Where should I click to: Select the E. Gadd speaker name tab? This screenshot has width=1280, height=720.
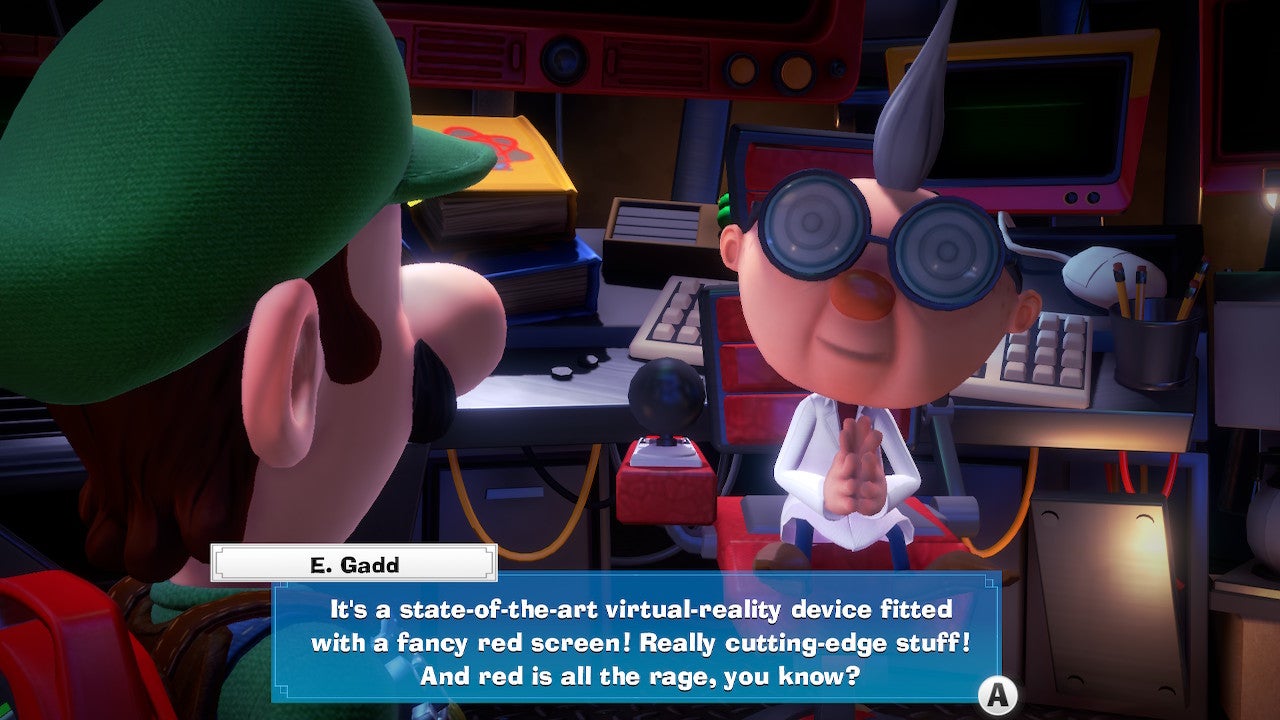pyautogui.click(x=353, y=562)
